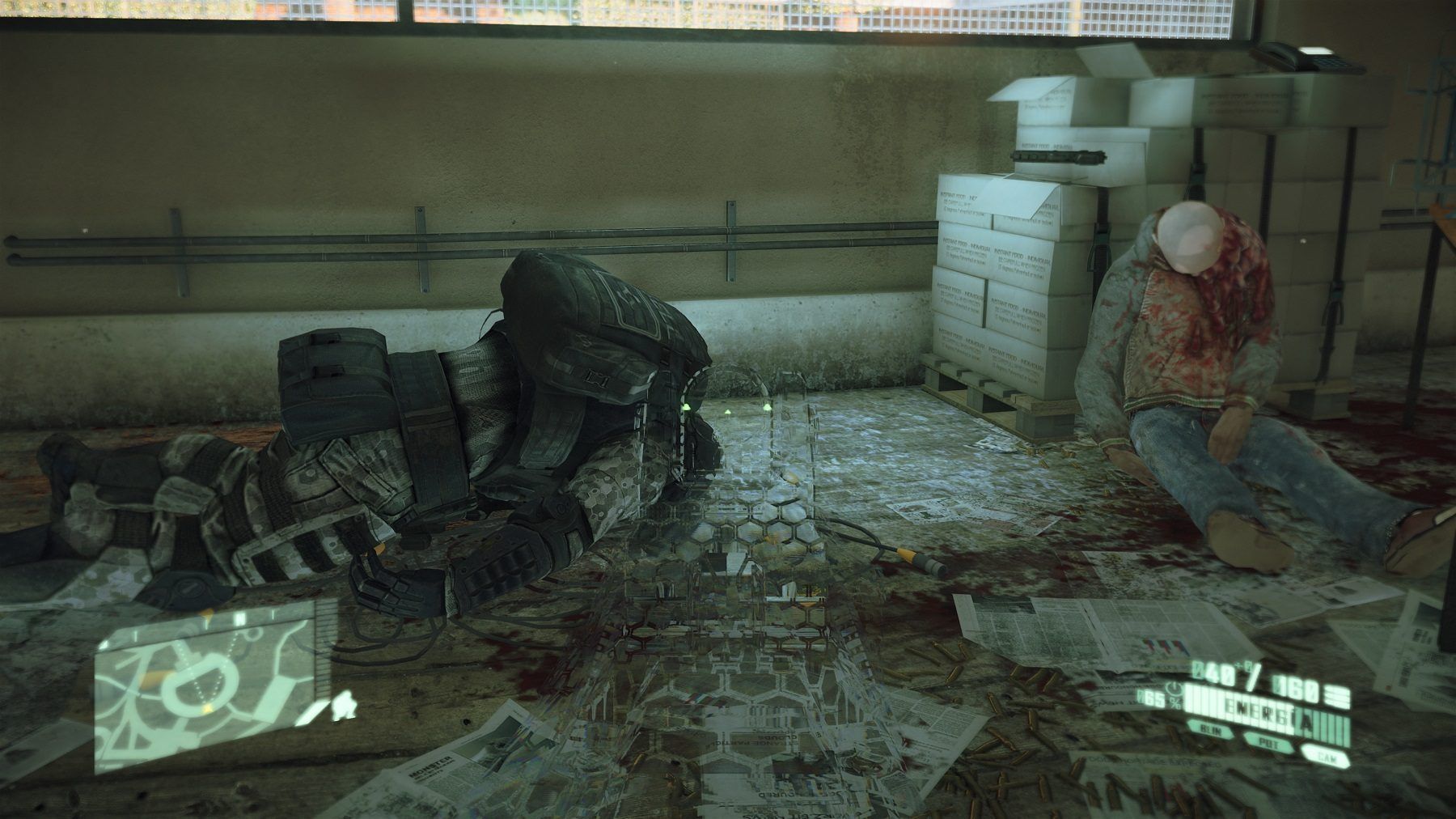Viewport: 1456px width, 819px height.
Task: Select the crouching stance icon beside the minimap
Action: point(343,705)
